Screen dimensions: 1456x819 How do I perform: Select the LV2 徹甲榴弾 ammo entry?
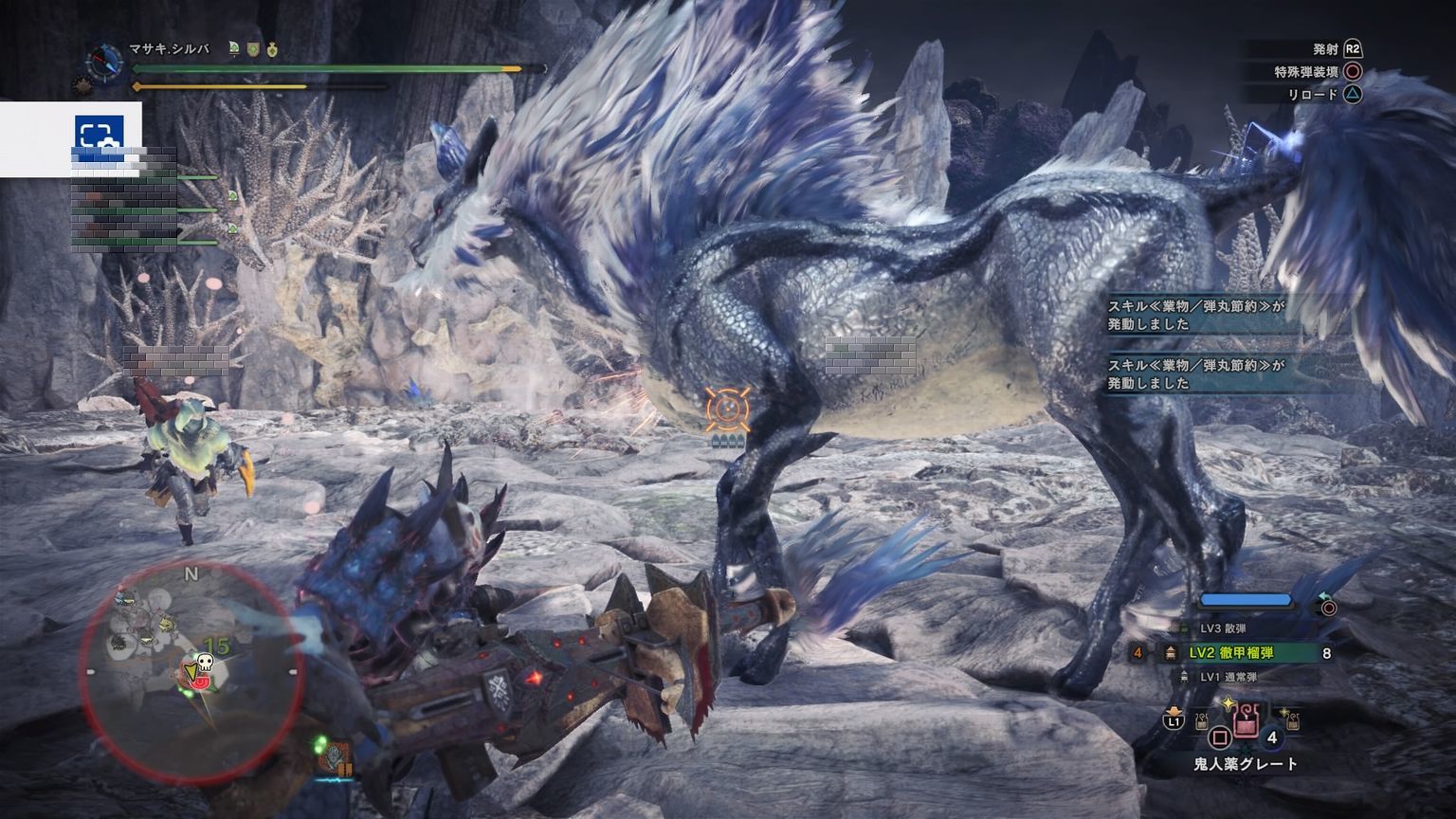click(x=1231, y=653)
